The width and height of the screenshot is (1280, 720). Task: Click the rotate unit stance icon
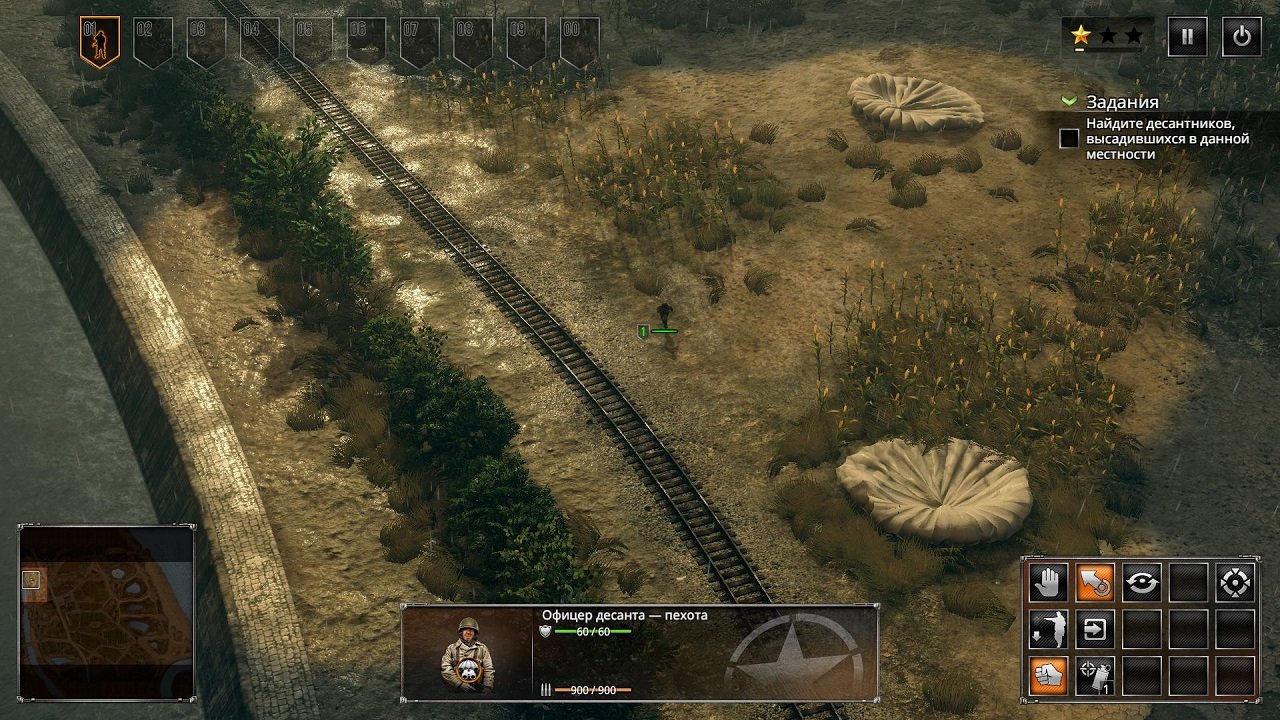pyautogui.click(x=1141, y=582)
